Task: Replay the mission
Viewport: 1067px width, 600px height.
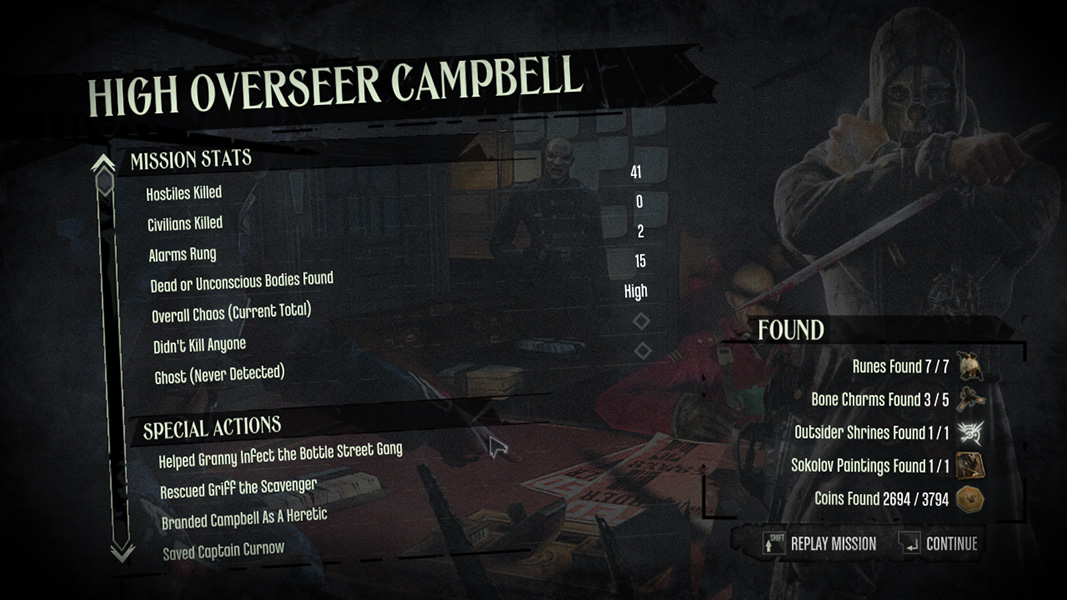Action: coord(821,544)
